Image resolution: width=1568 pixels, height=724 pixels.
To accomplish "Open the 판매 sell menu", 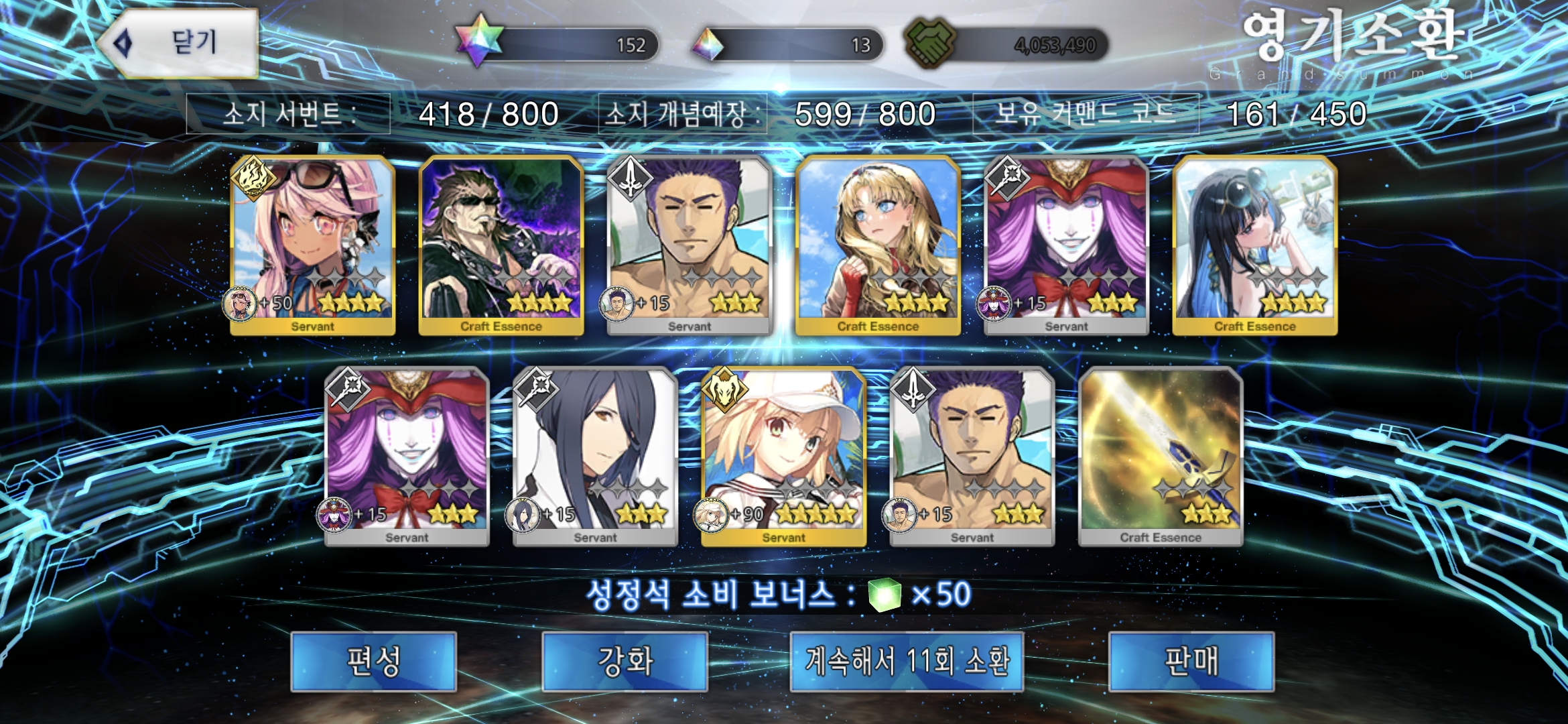I will click(x=1191, y=662).
